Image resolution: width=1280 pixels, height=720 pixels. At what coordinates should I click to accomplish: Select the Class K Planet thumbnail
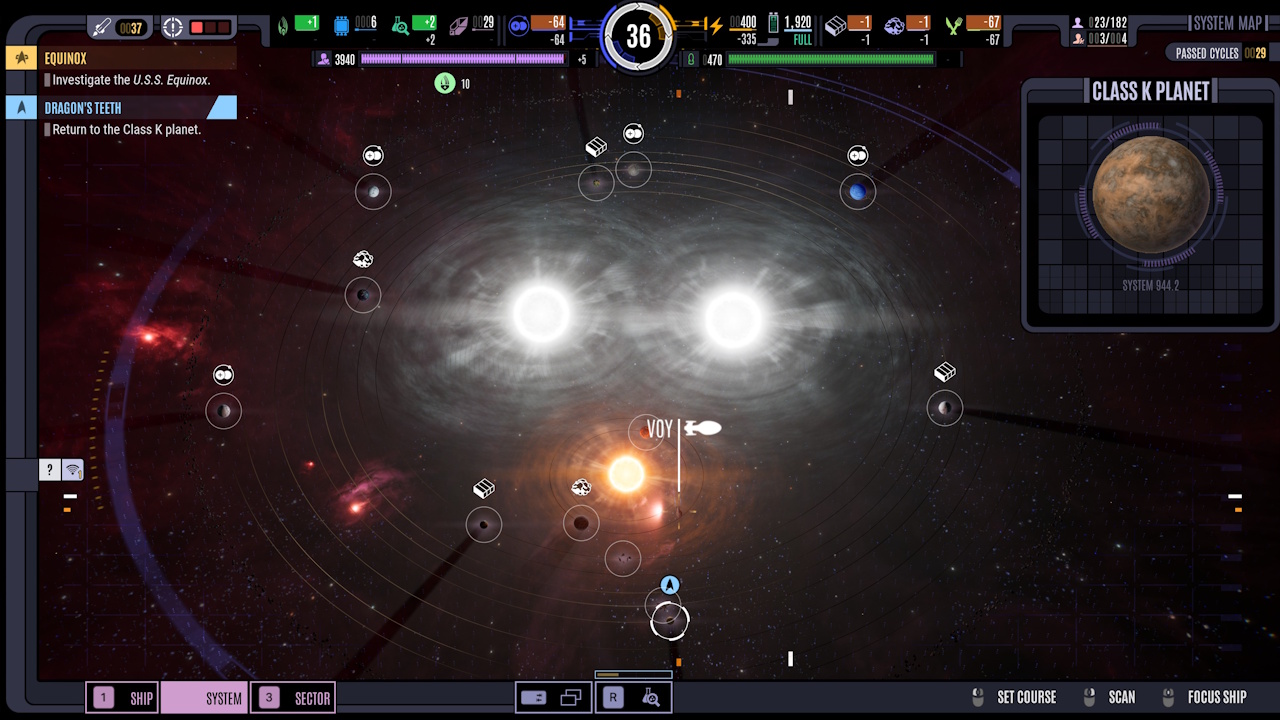(x=1149, y=195)
